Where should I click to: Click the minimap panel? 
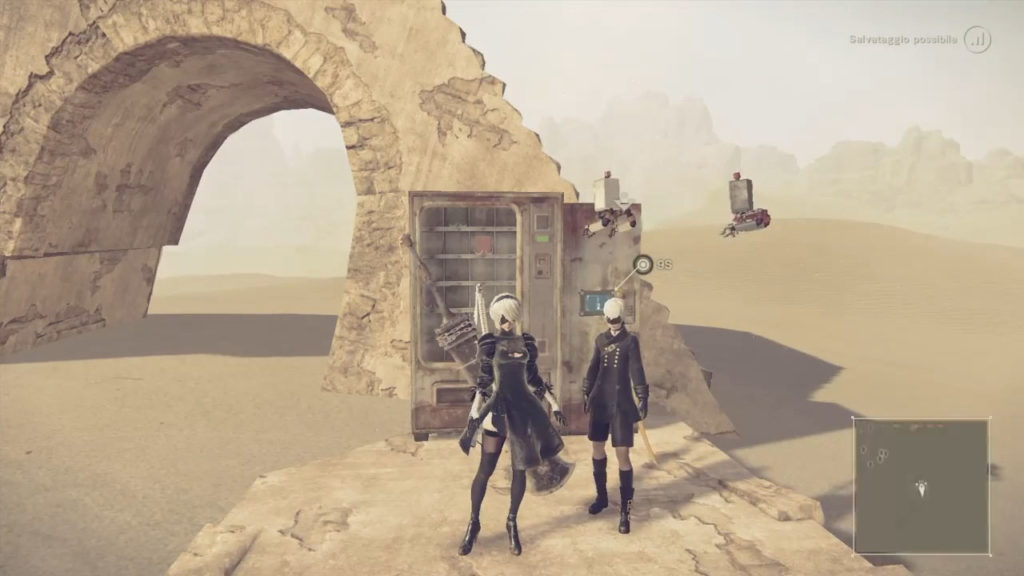tap(921, 486)
